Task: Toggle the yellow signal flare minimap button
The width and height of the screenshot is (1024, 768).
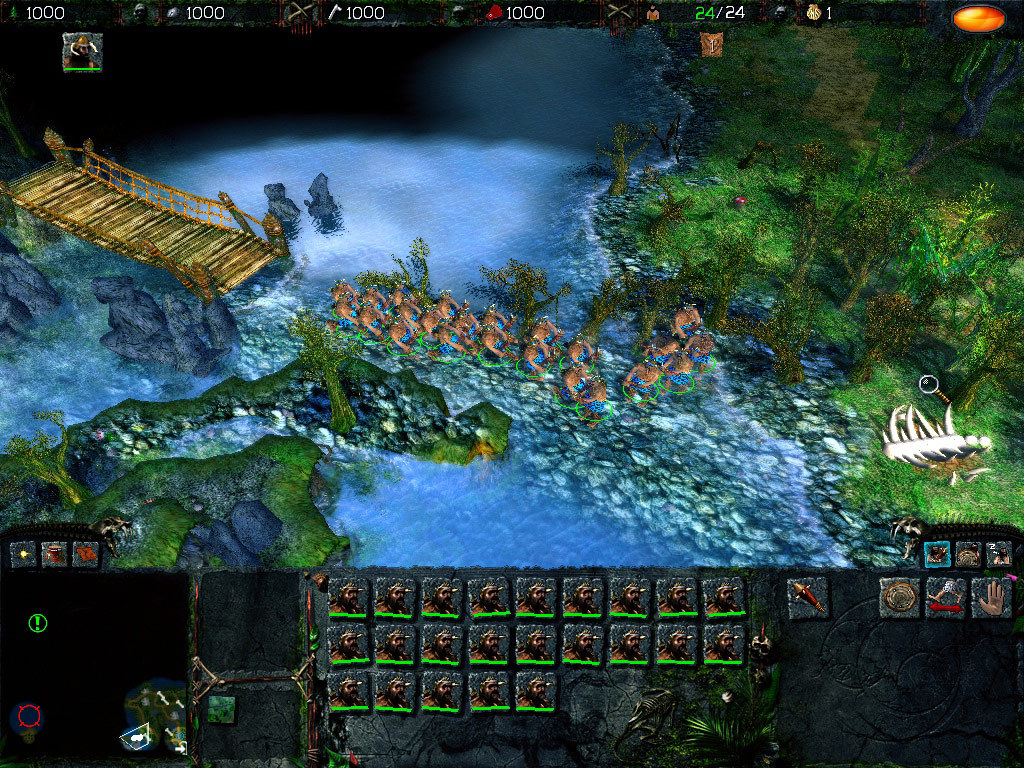Action: [24, 553]
